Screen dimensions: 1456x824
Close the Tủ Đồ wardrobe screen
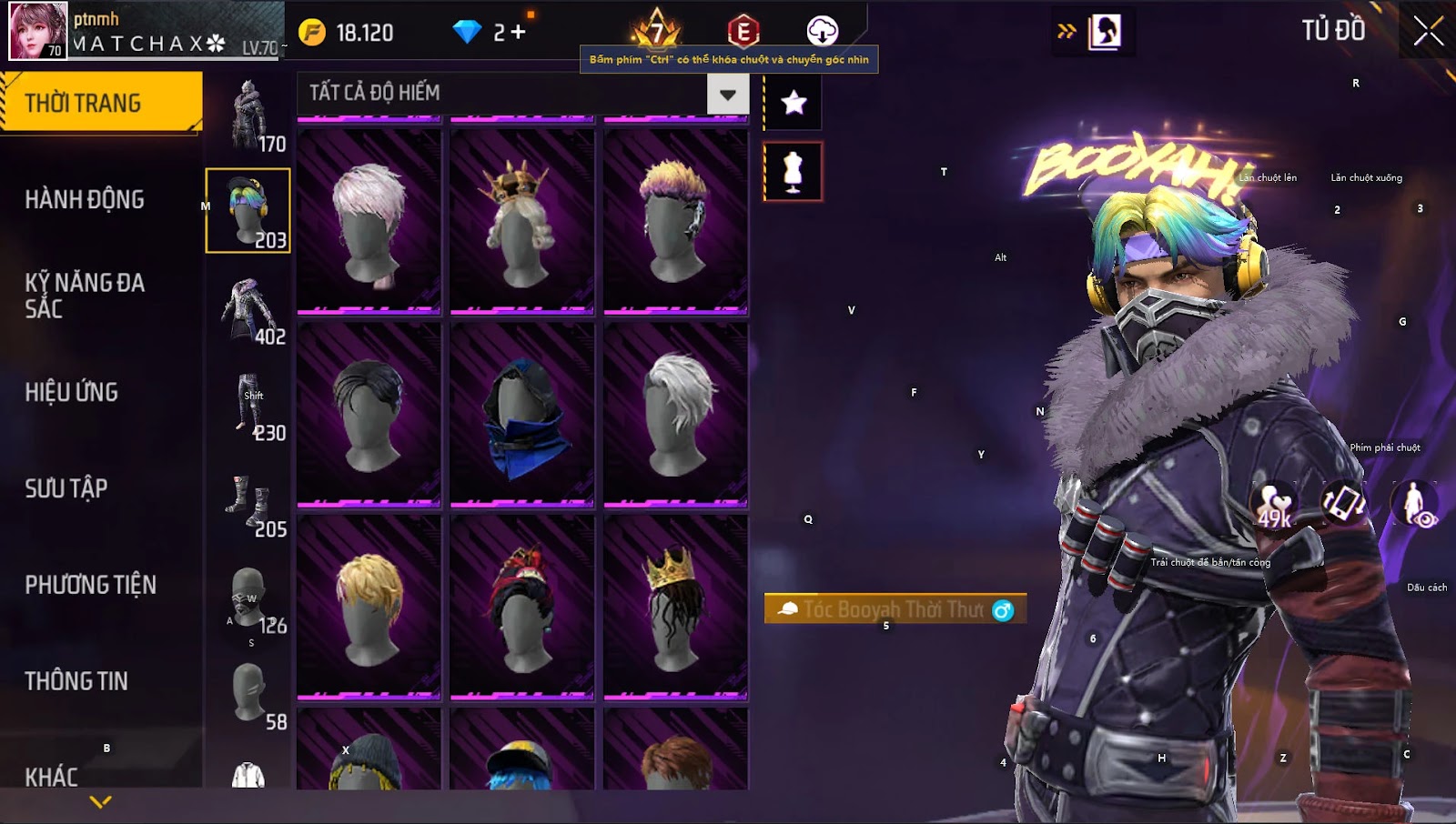1428,31
